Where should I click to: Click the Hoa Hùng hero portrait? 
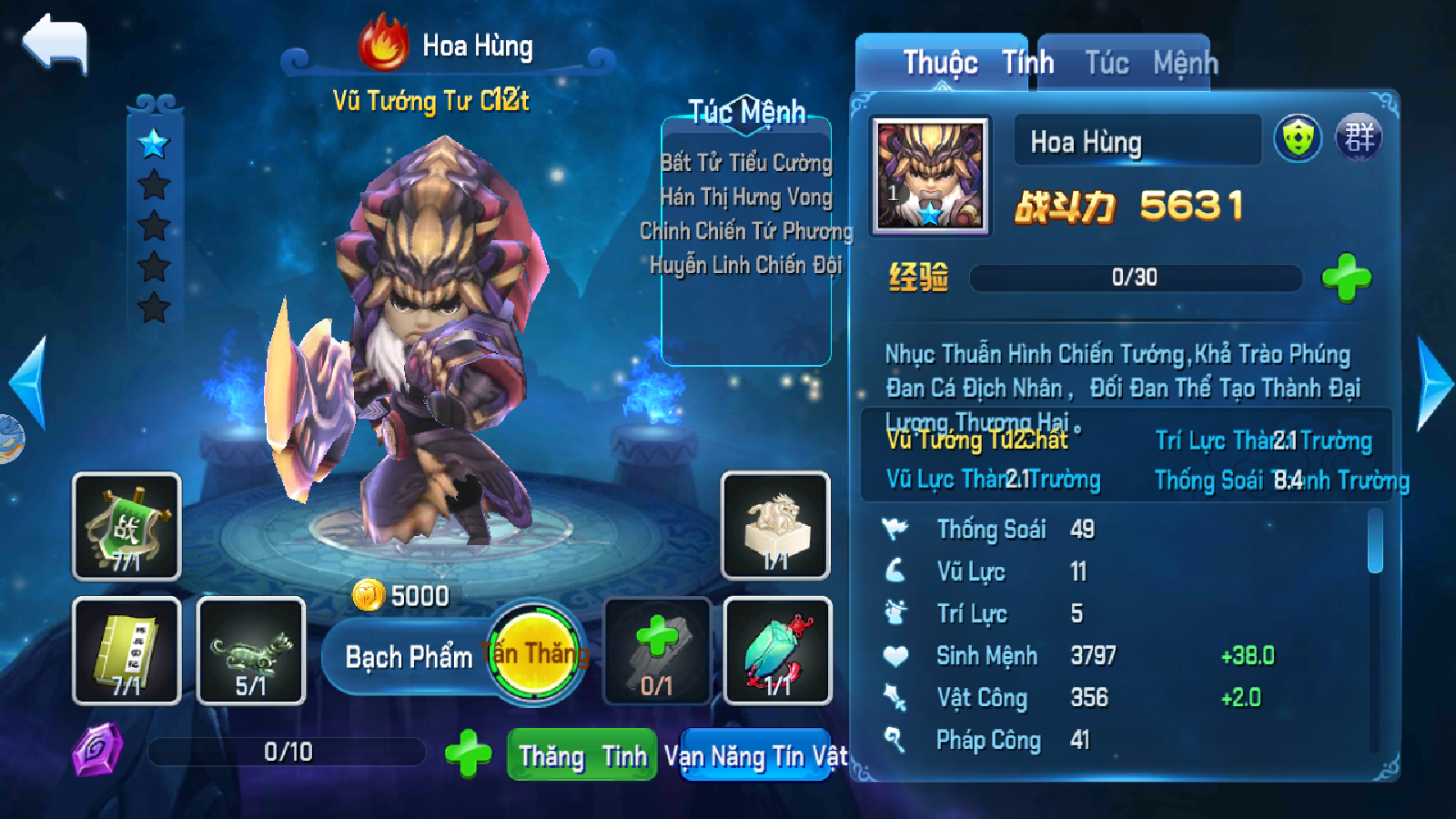[929, 175]
